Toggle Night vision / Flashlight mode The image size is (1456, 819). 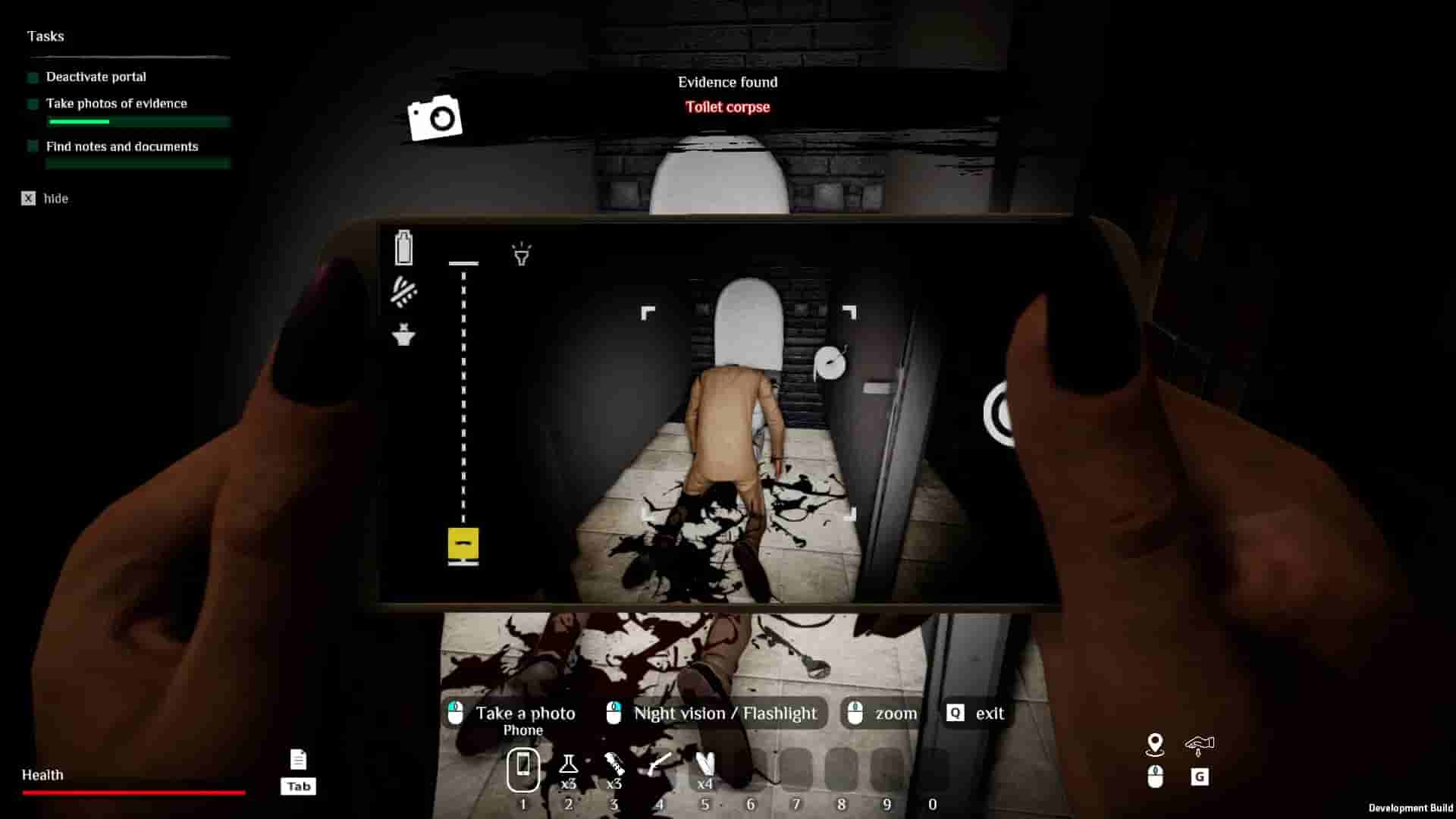[x=713, y=713]
